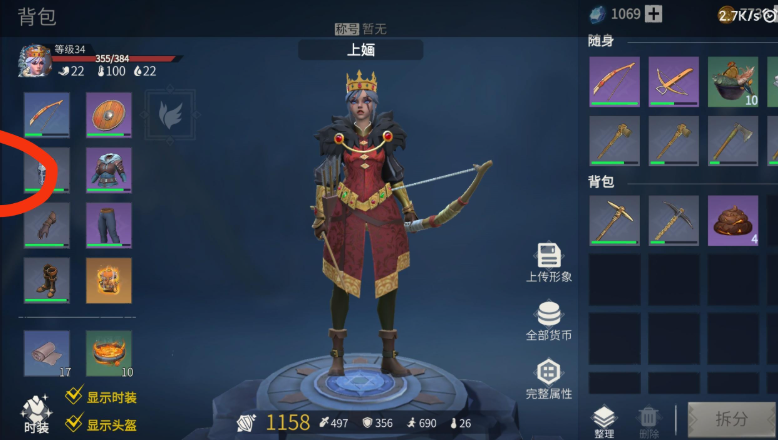Select the cooking pot stack of 10
This screenshot has width=778, height=440.
(733, 81)
